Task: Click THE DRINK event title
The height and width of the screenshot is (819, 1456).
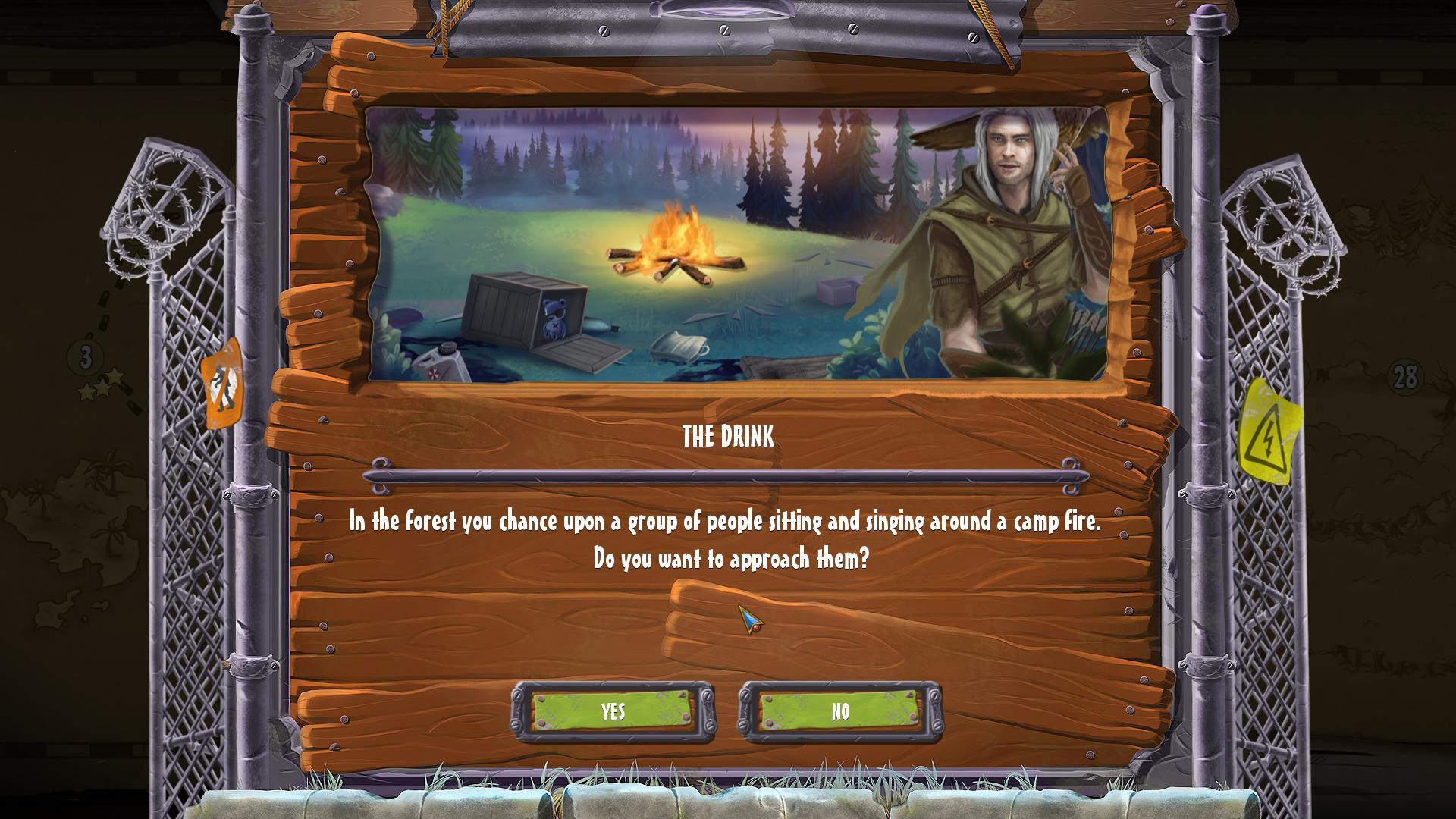Action: coord(726,438)
